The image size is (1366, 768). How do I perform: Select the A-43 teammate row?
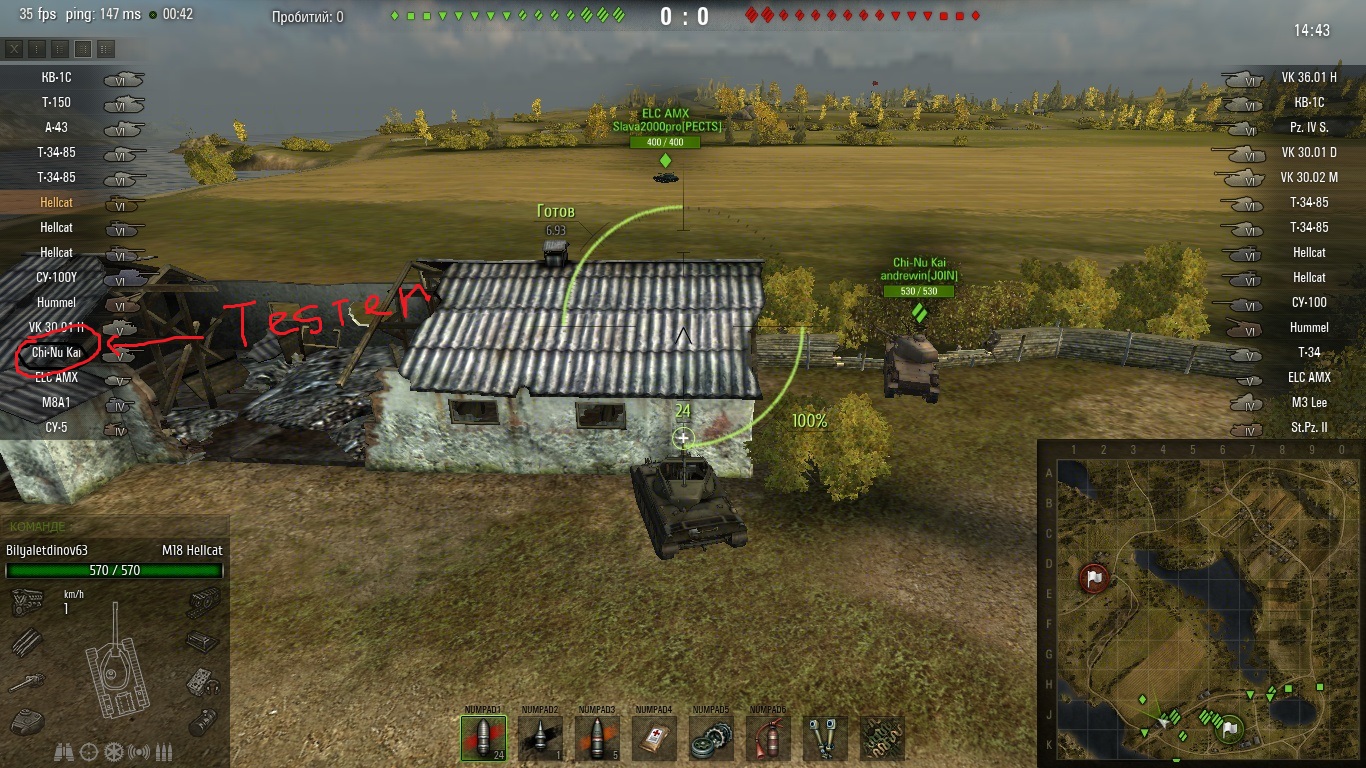pos(56,127)
